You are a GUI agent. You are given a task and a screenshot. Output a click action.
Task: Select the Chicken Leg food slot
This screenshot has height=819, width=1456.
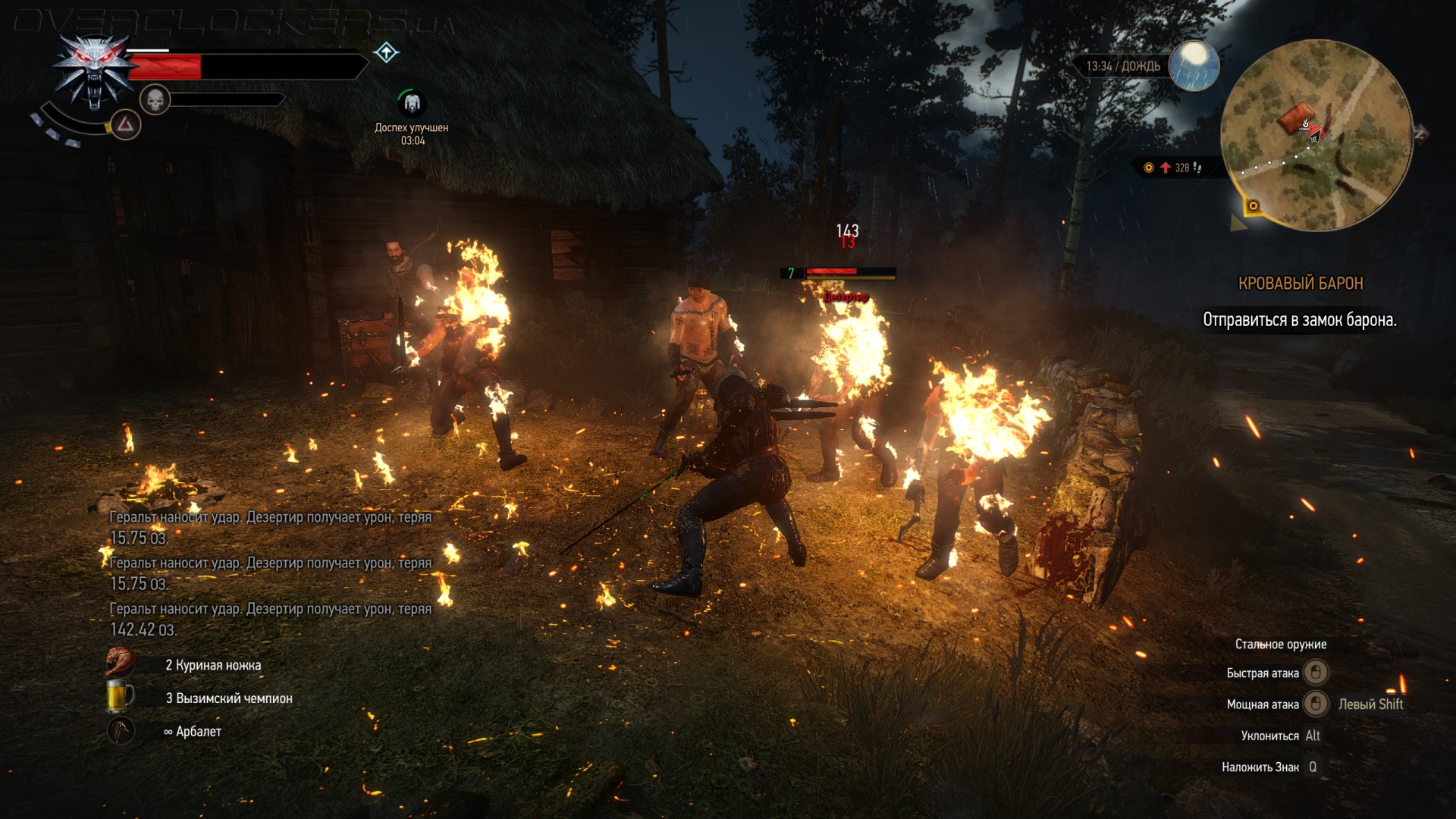[x=121, y=664]
